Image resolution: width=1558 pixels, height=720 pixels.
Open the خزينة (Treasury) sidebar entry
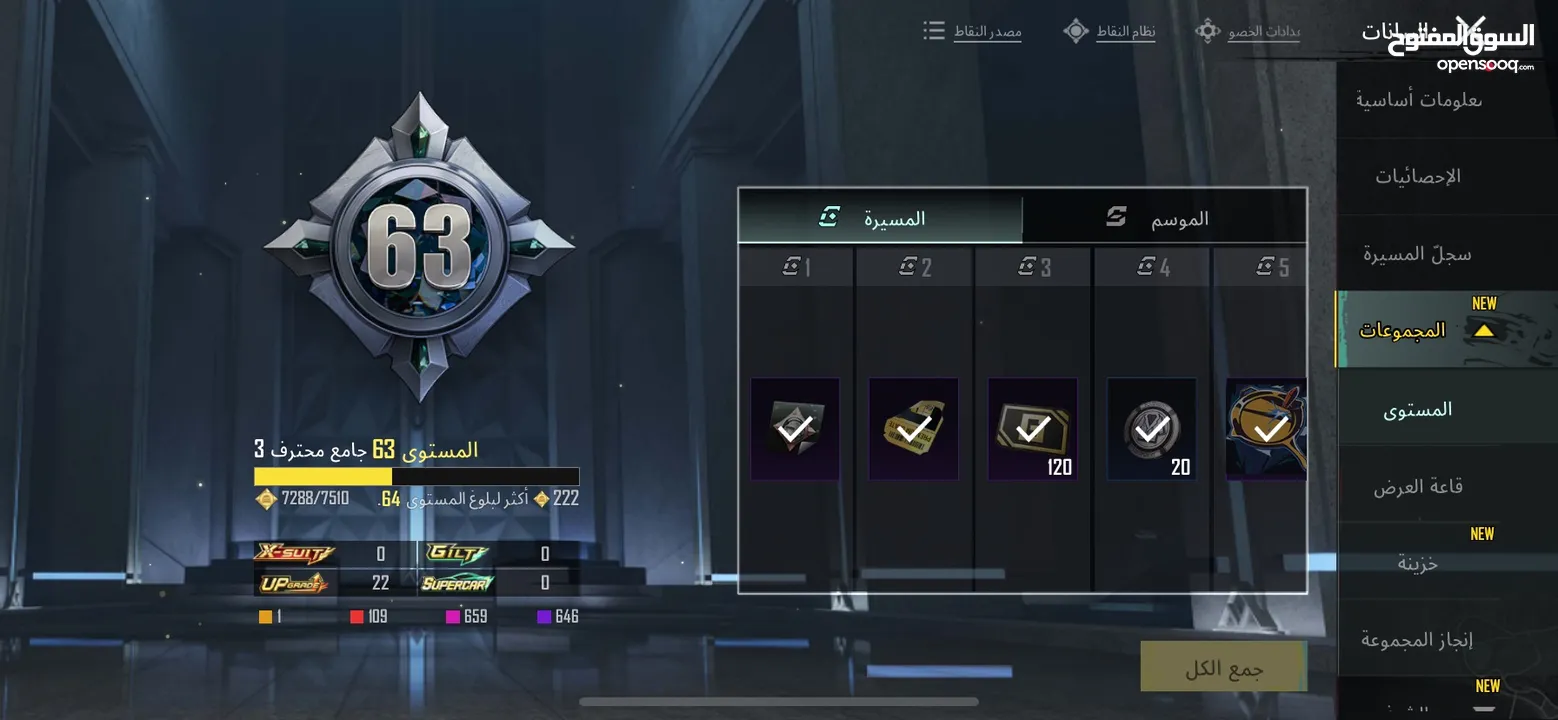(1418, 563)
